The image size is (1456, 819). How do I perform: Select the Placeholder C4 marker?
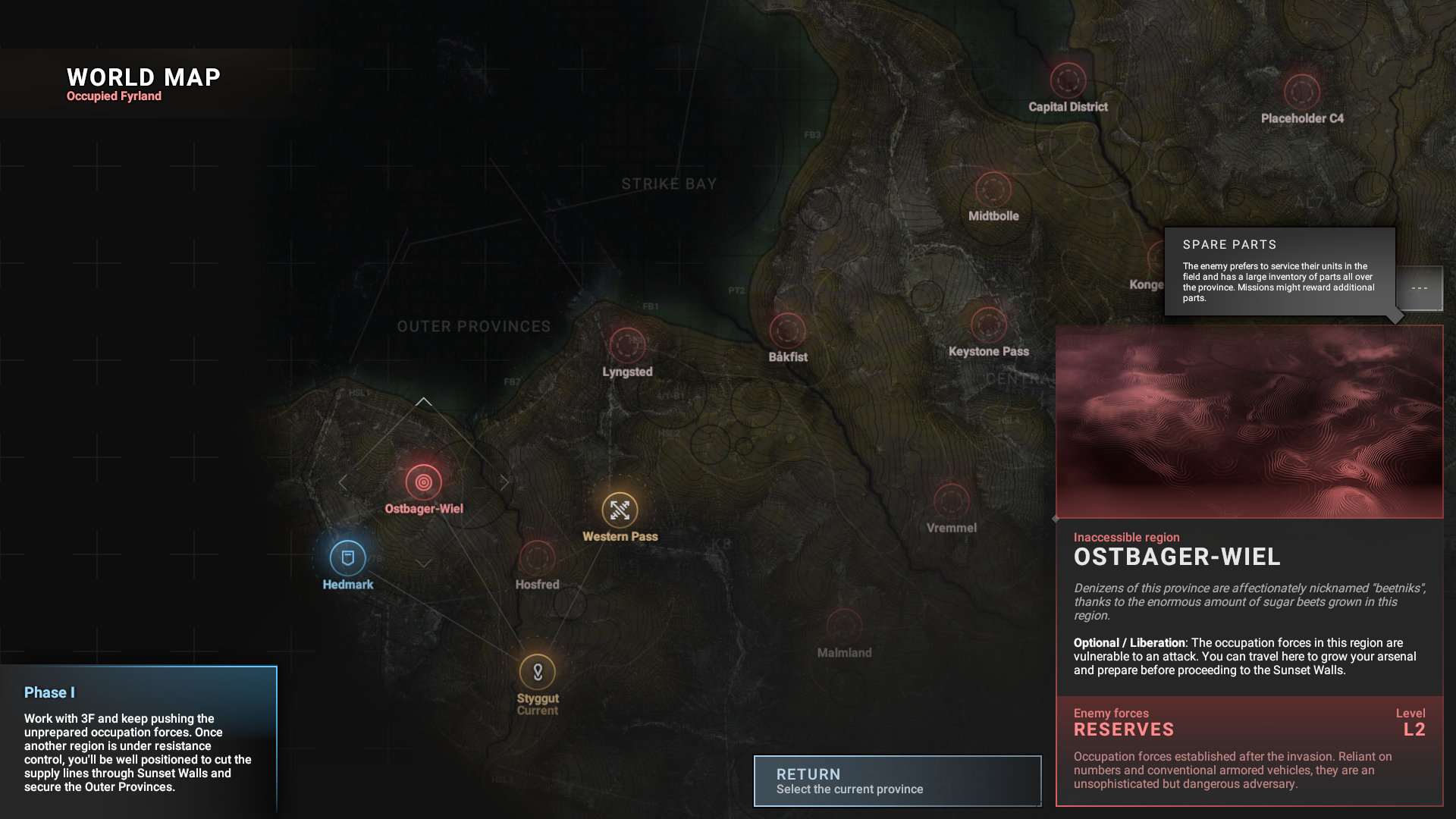click(1301, 93)
